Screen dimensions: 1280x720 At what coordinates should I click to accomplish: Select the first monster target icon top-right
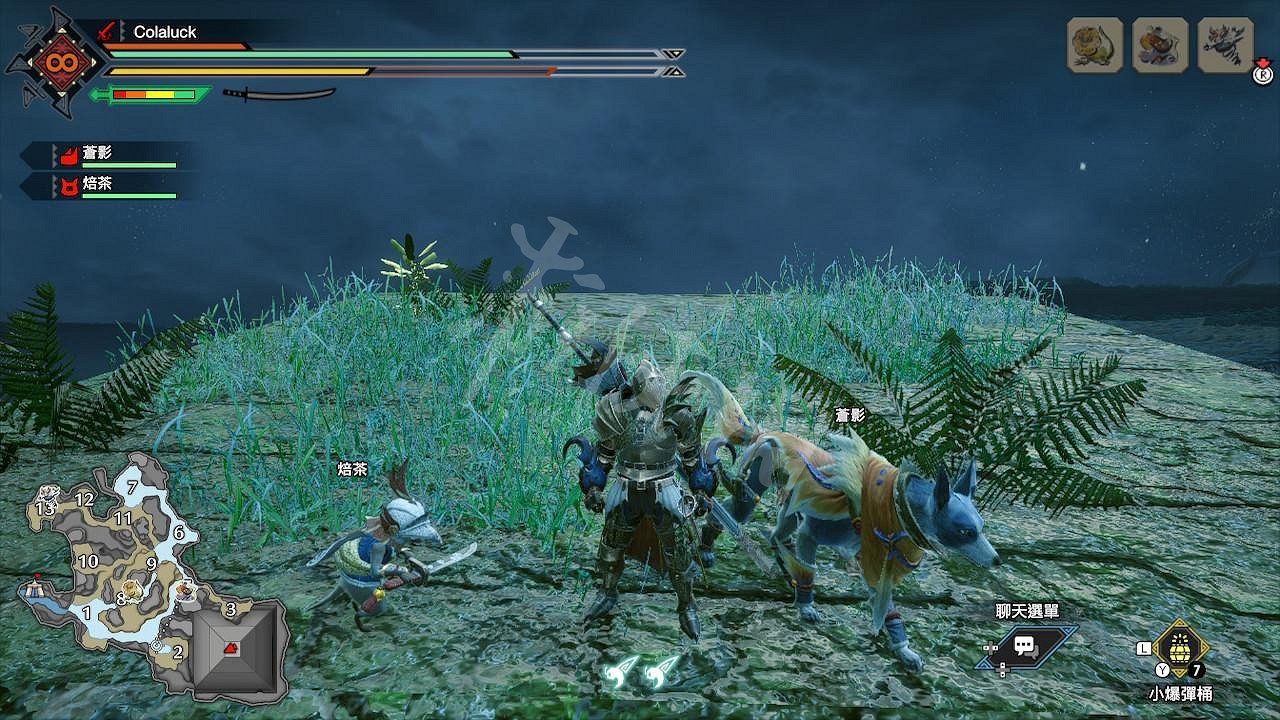point(1096,45)
